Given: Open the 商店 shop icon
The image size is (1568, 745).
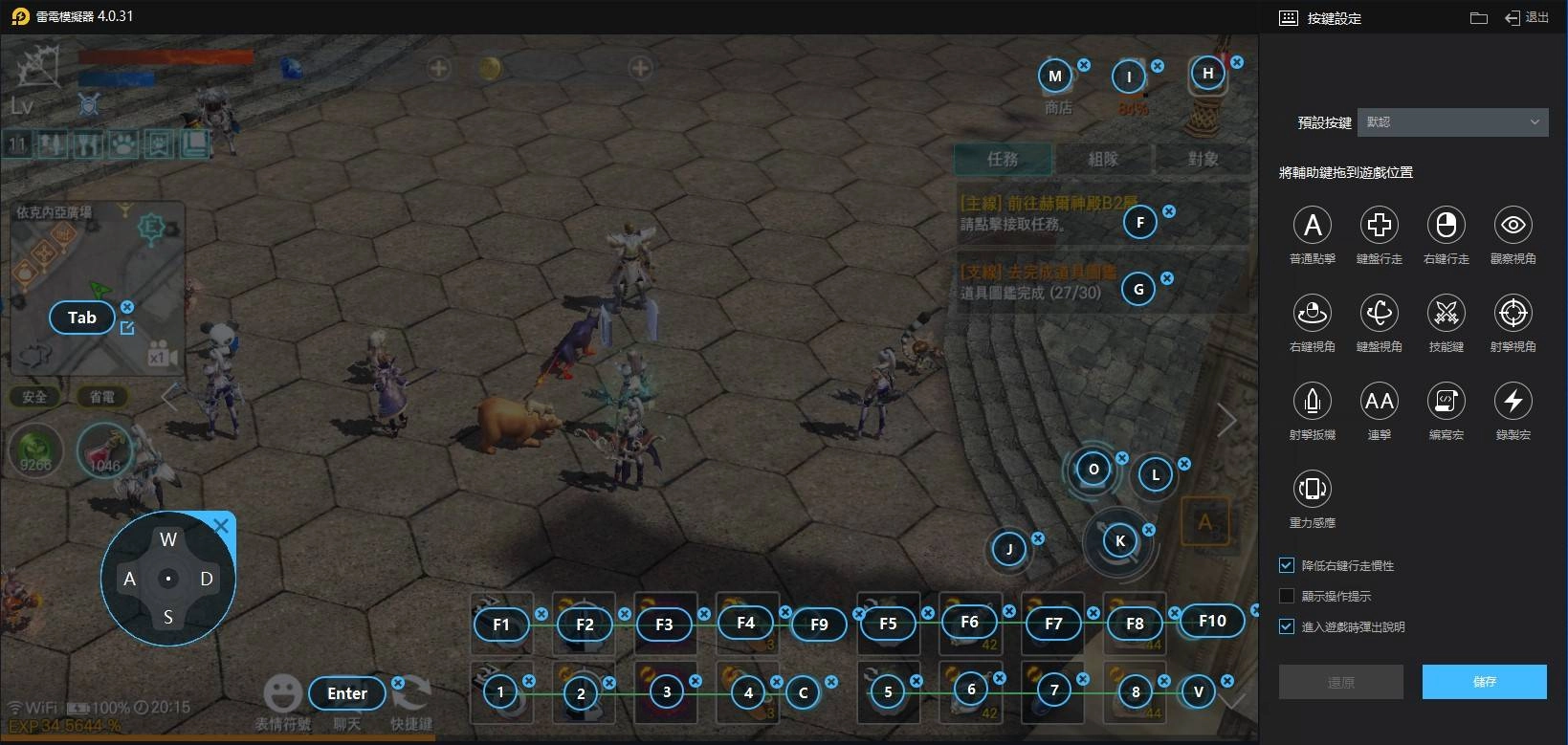Looking at the screenshot, I should (1057, 89).
